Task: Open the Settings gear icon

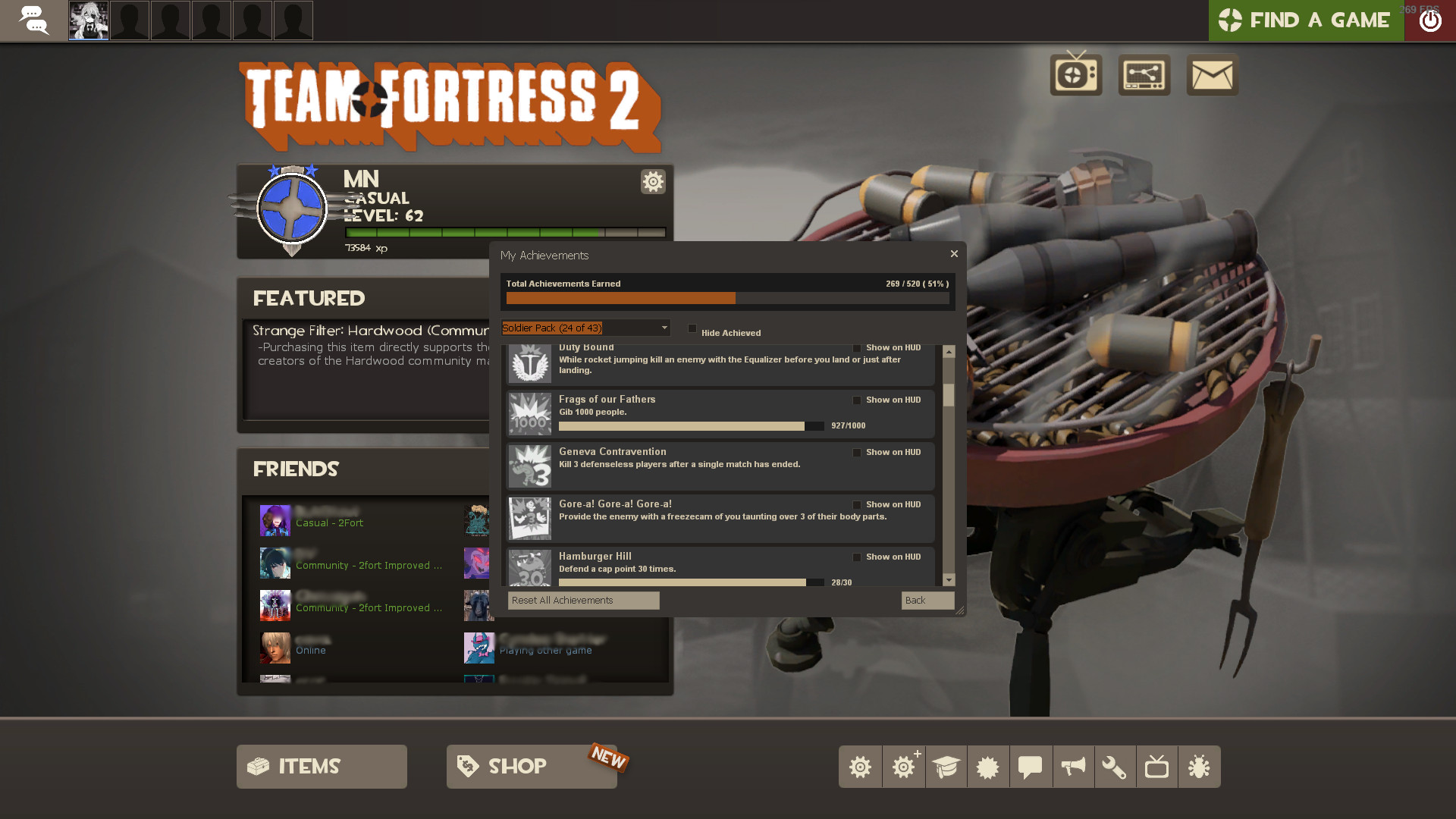Action: 860,767
